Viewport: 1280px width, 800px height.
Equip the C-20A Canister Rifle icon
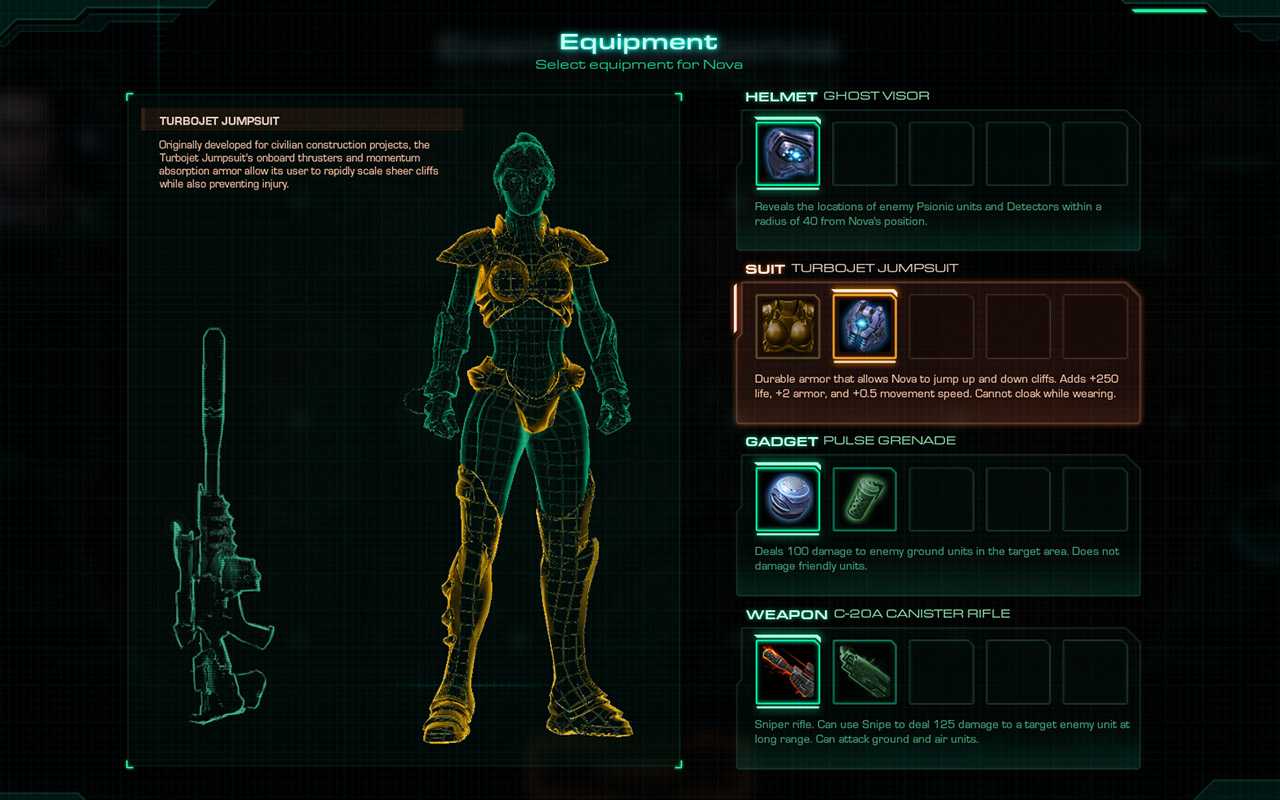pos(786,670)
